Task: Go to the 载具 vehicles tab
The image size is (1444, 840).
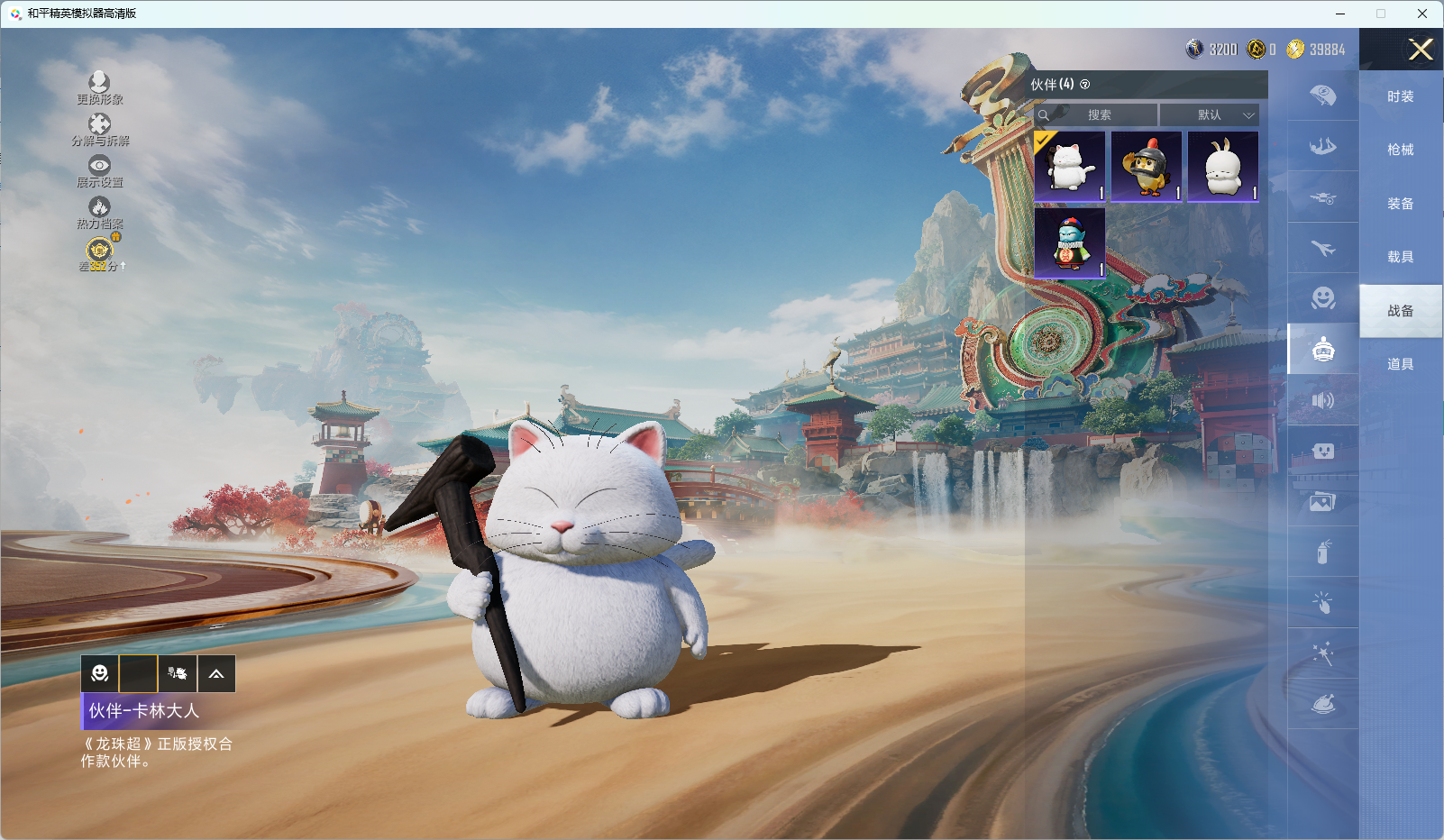Action: pos(1400,257)
